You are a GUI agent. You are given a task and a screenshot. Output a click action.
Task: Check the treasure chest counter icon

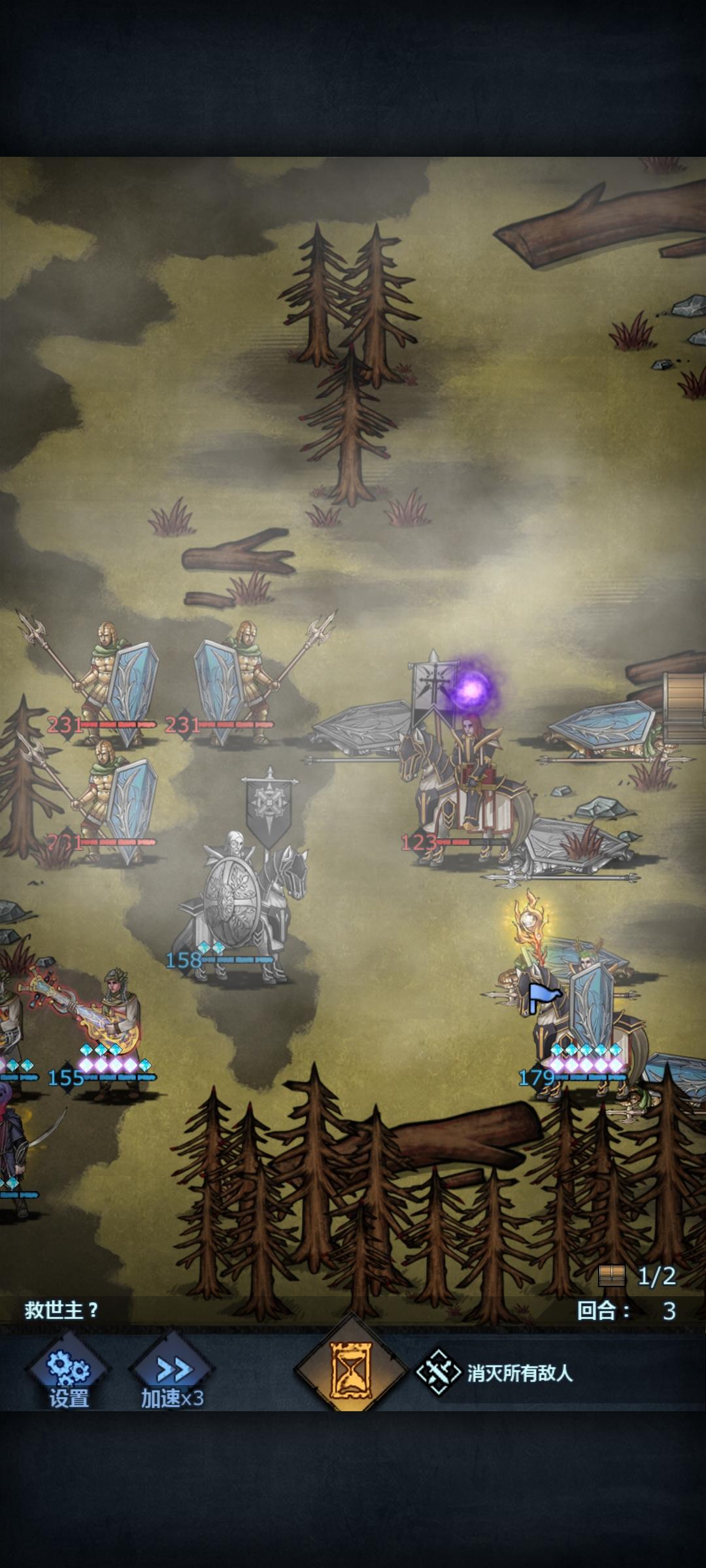coord(612,1275)
